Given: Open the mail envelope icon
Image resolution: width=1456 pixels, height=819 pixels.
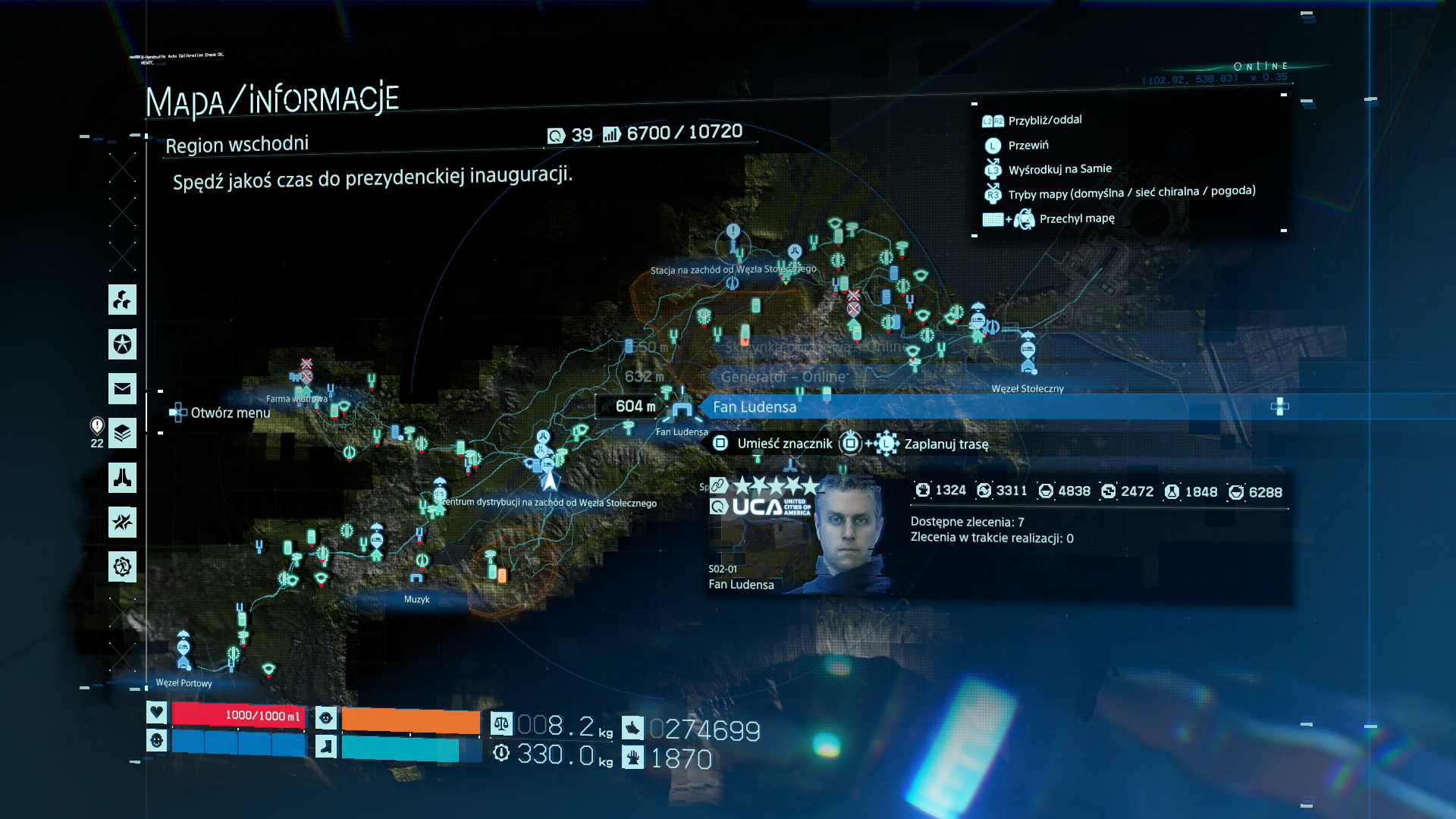Looking at the screenshot, I should tap(122, 389).
